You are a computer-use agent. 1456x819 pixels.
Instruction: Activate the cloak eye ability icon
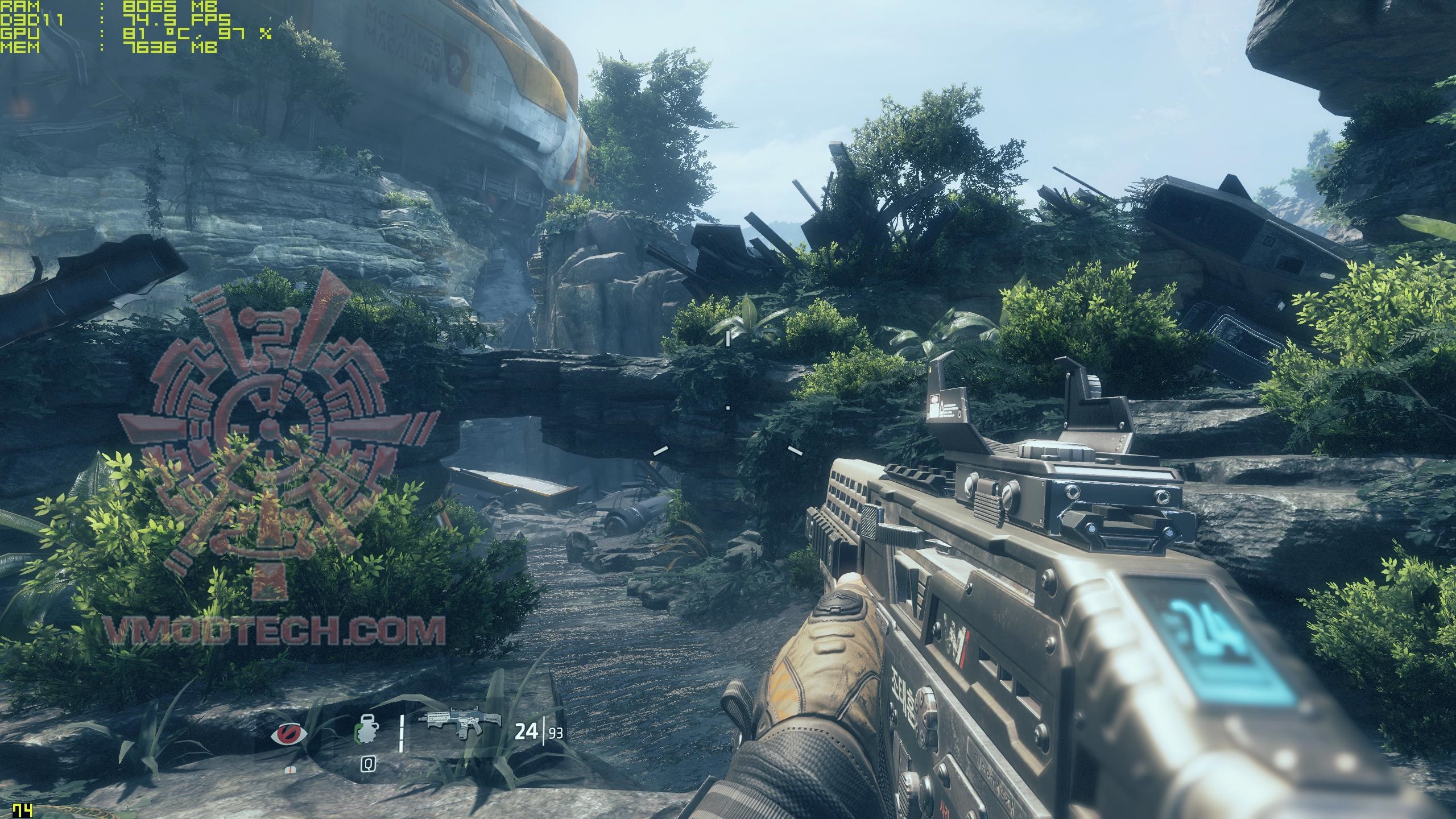(289, 735)
